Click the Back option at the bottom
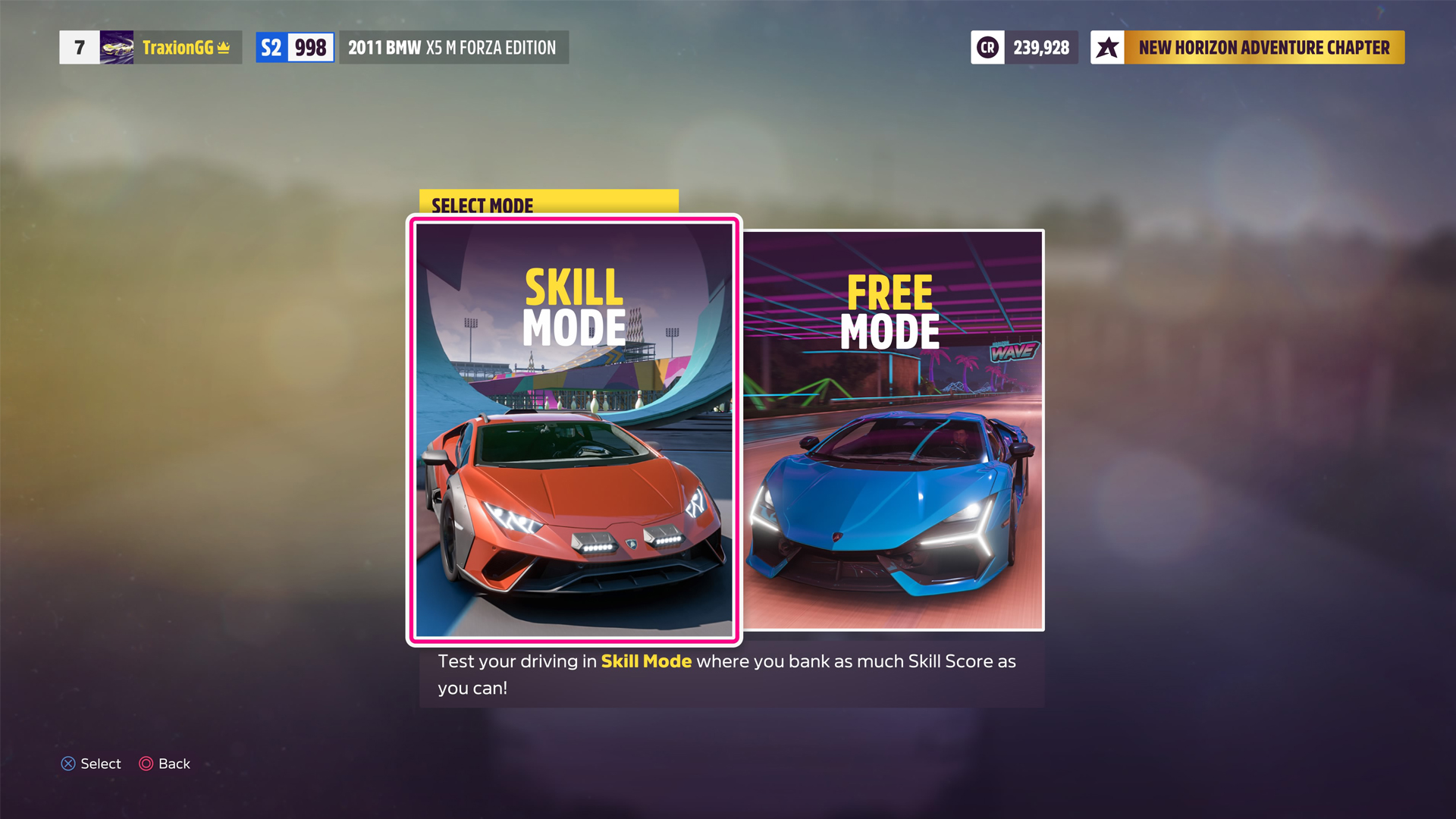 pos(173,764)
